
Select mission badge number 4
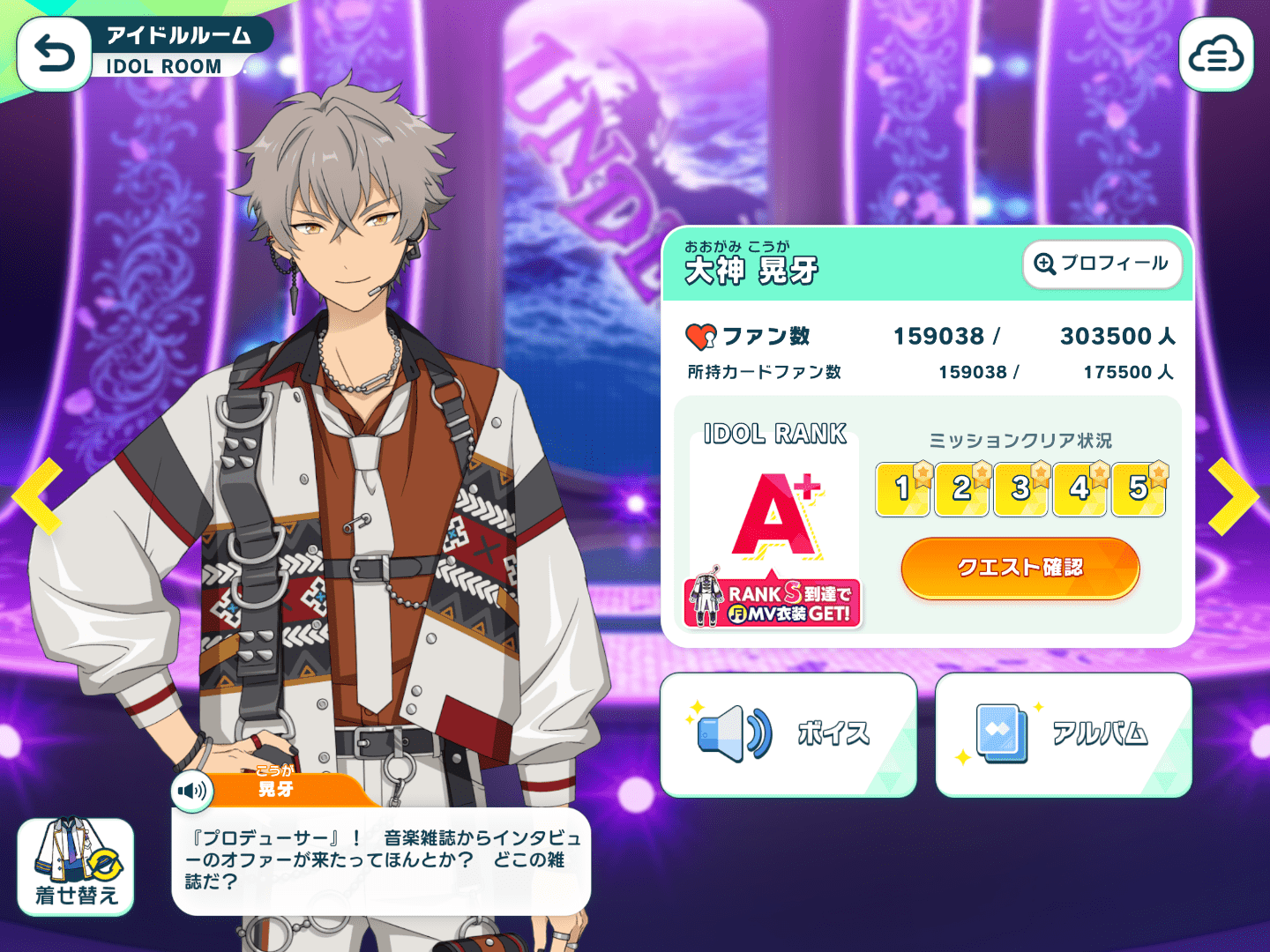[x=1079, y=488]
